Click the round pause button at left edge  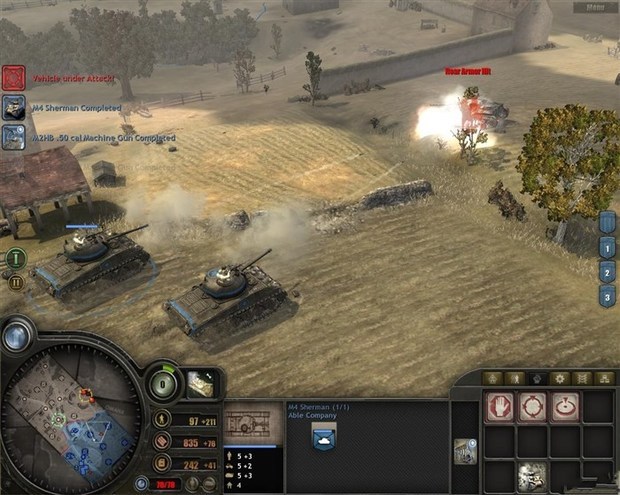15,283
